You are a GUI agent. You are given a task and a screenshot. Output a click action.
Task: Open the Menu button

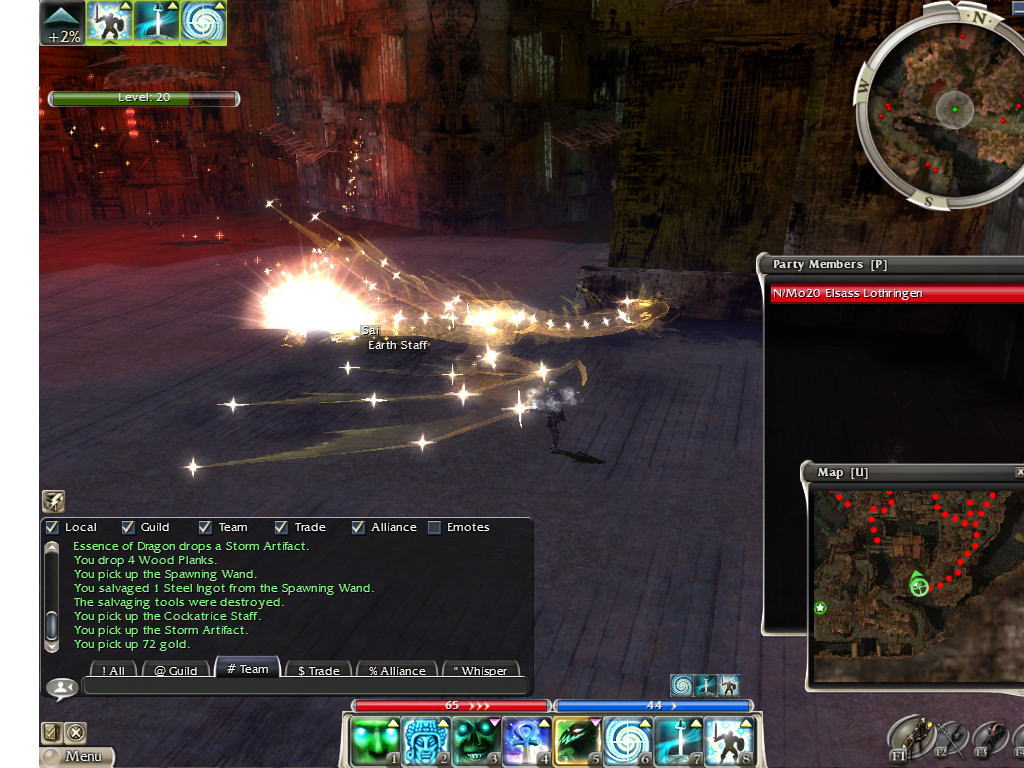[77, 756]
